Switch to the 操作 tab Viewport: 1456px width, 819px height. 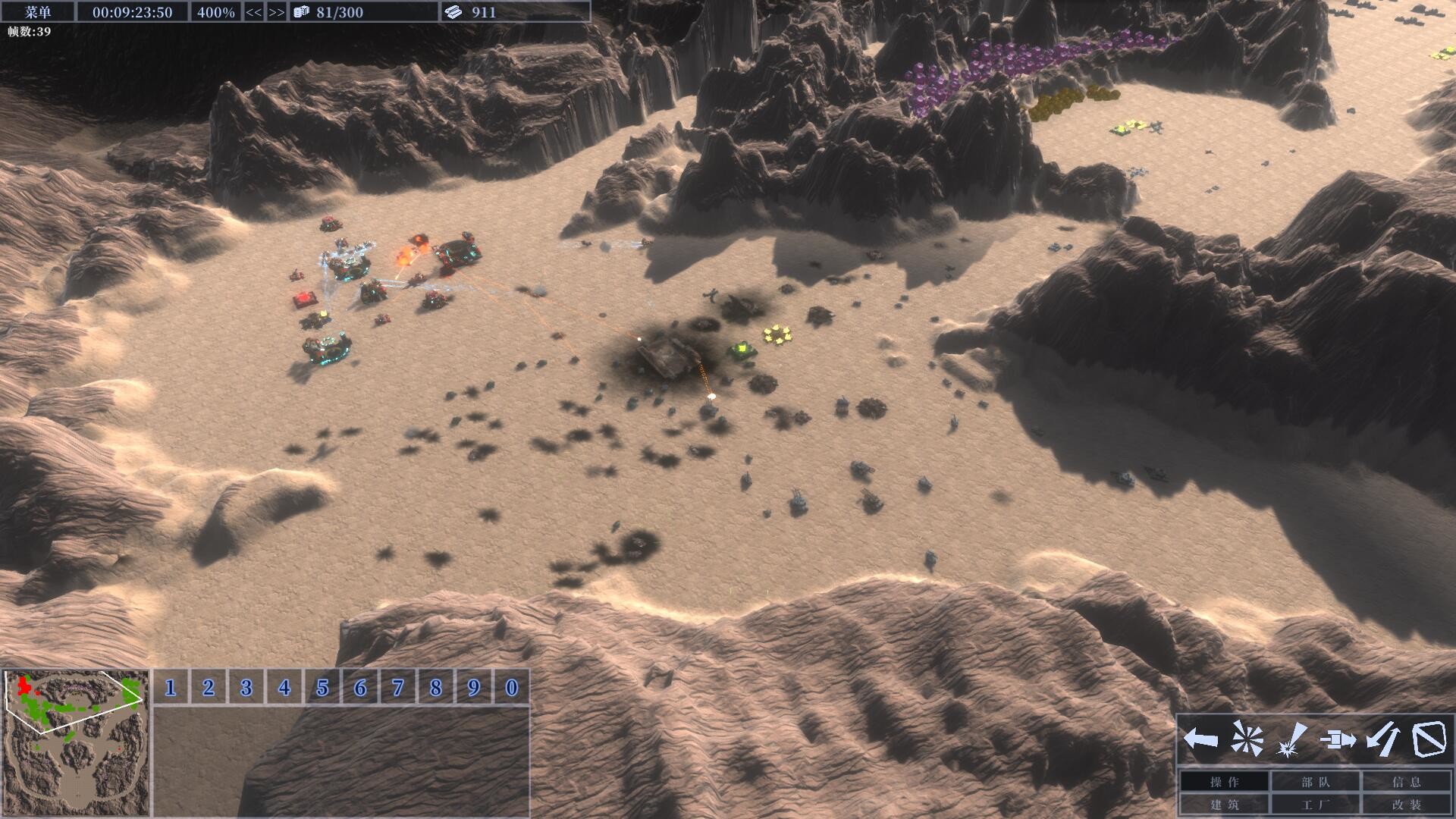1225,782
